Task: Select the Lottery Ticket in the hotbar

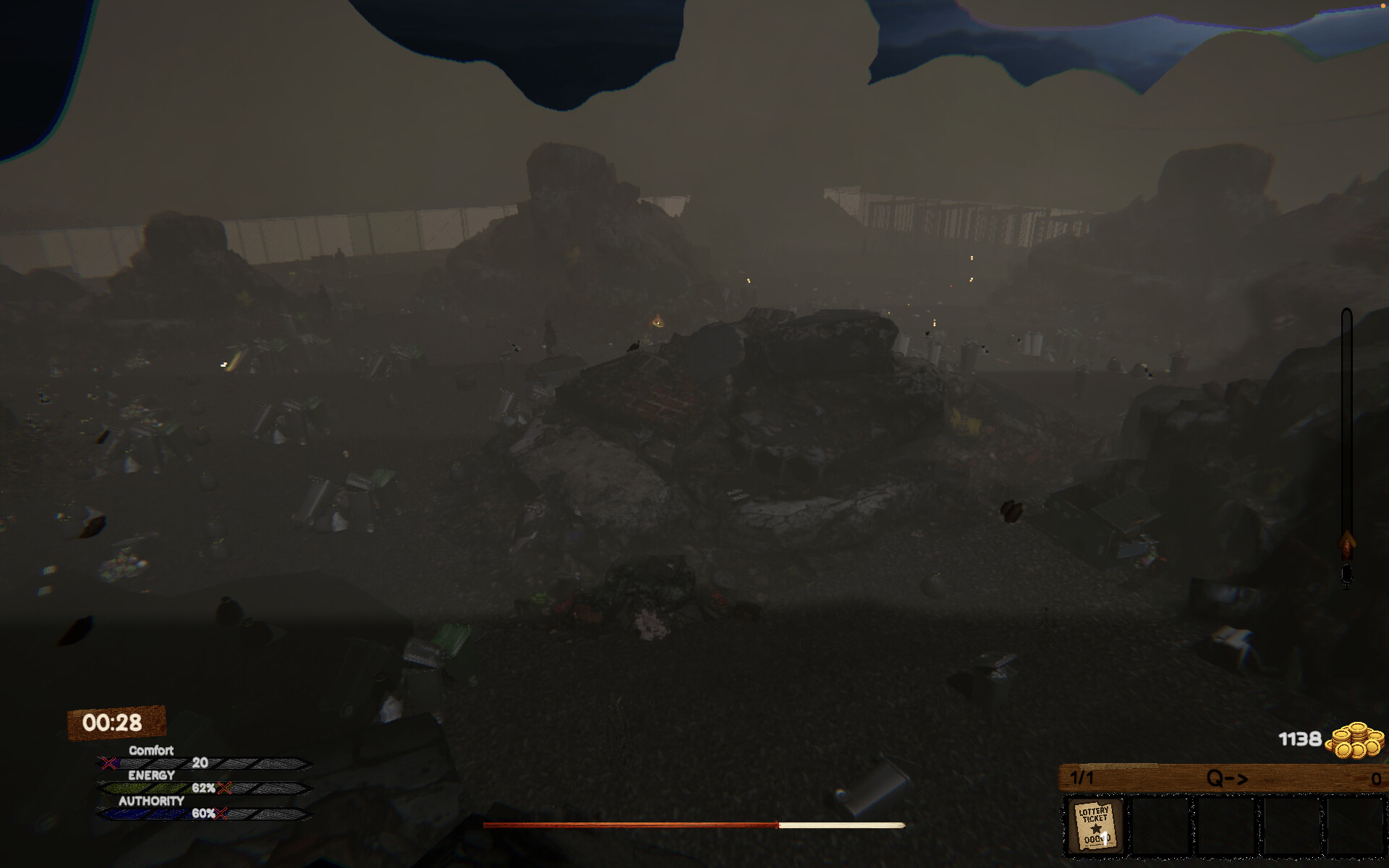Action: pos(1095,824)
